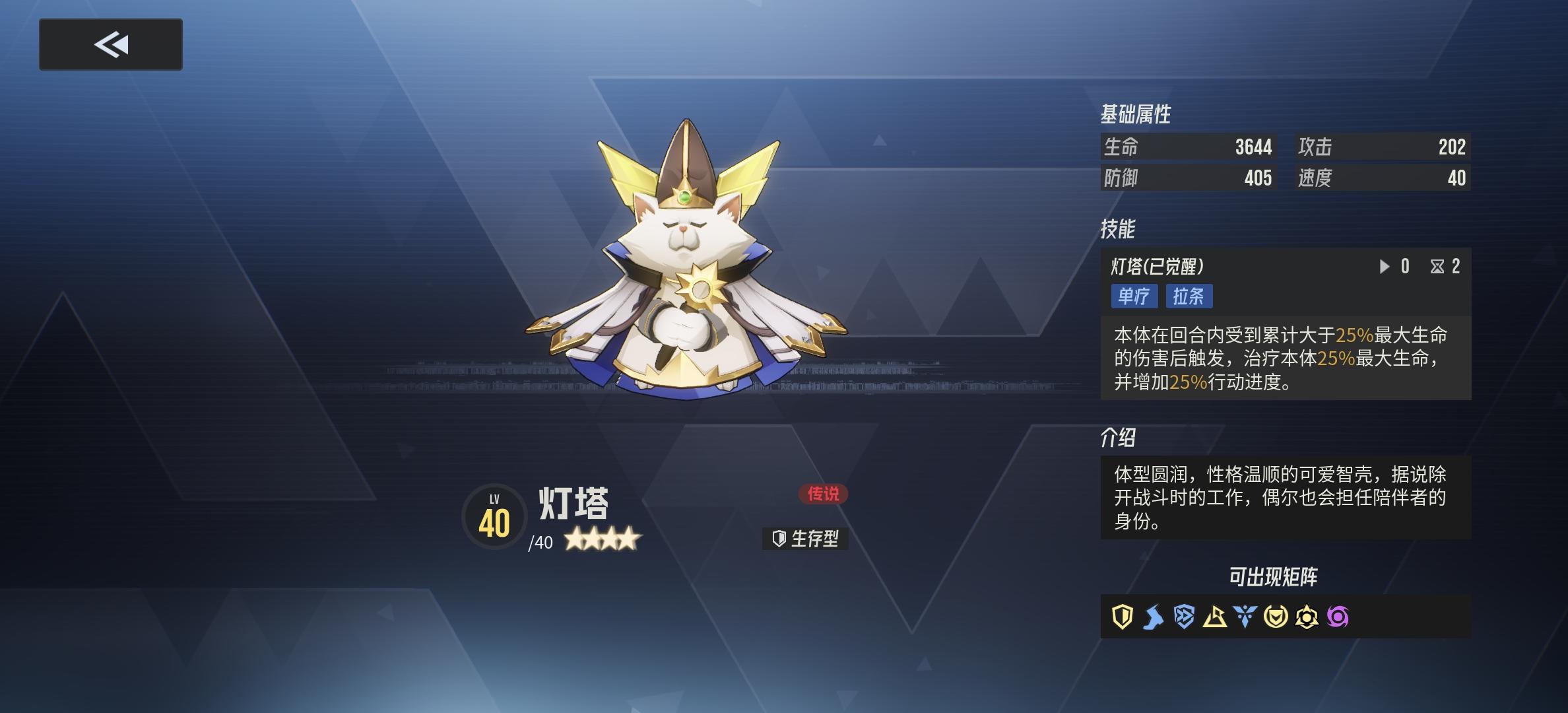1568x713 pixels.
Task: Select the blue shield matrix icon
Action: point(1184,616)
